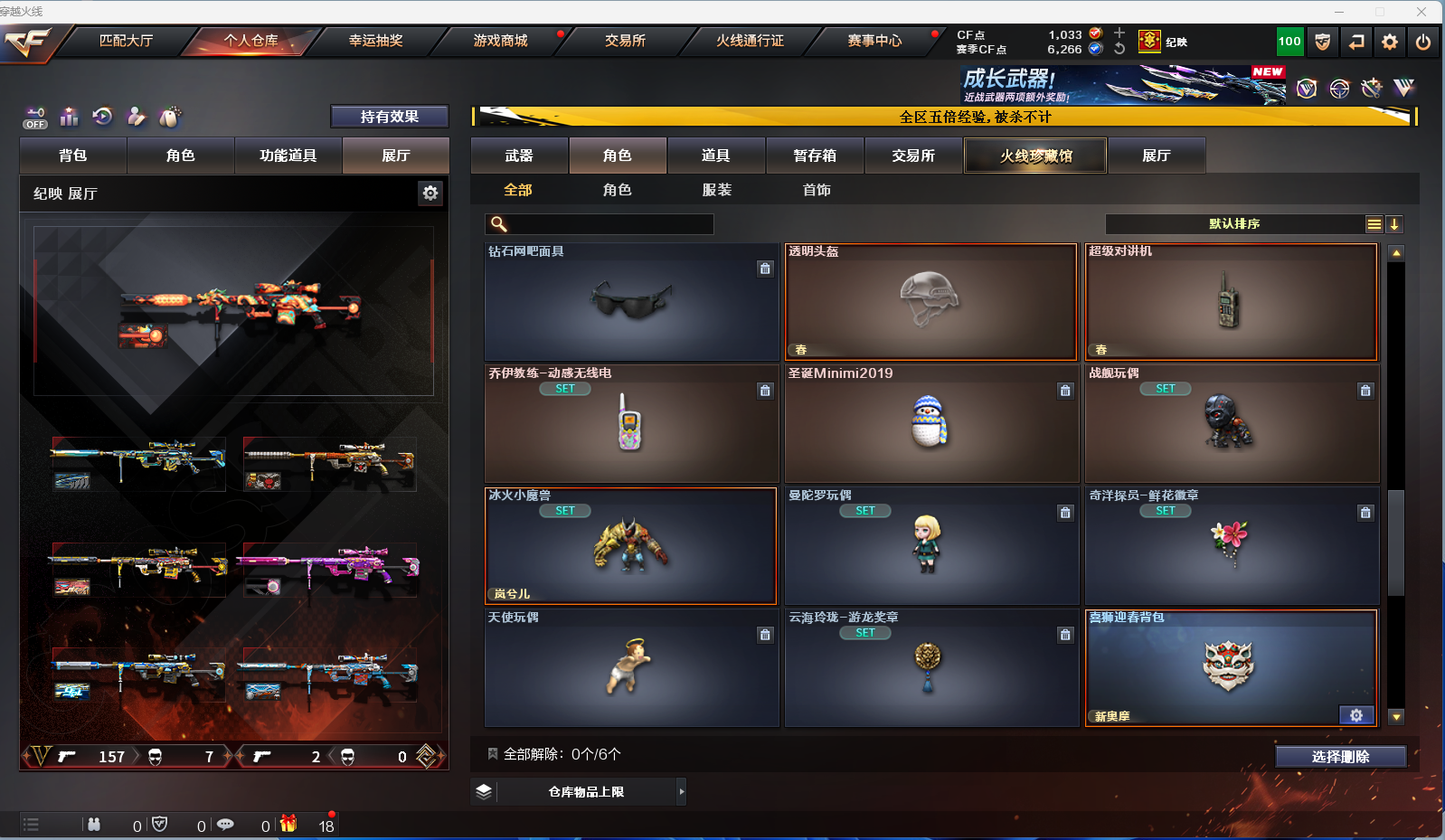1445x840 pixels.
Task: Open the 默认排序 sort dropdown
Action: pos(1234,224)
